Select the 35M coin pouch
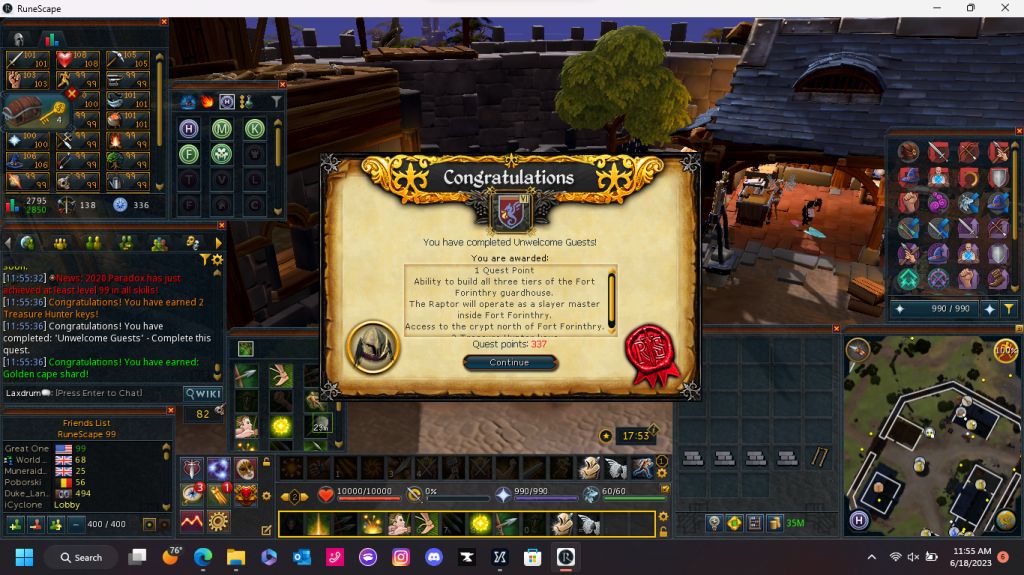The image size is (1024, 575). (792, 522)
